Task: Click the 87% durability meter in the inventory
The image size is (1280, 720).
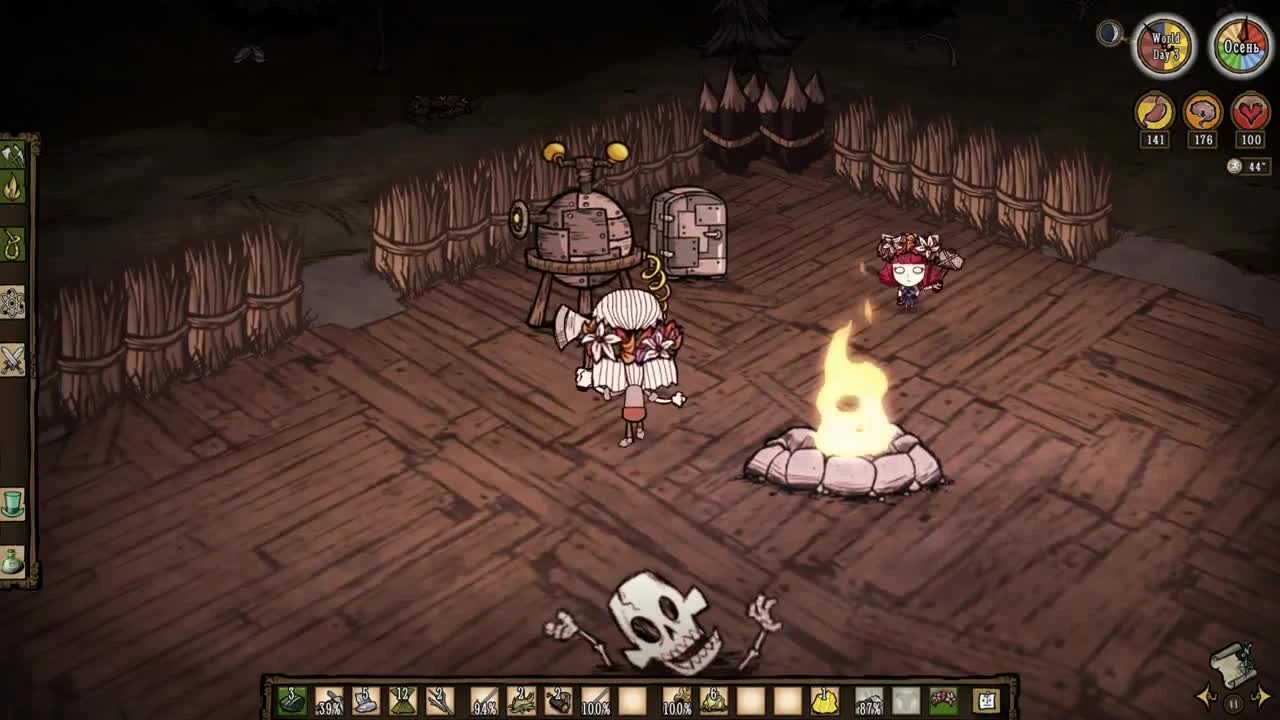Action: 869,702
